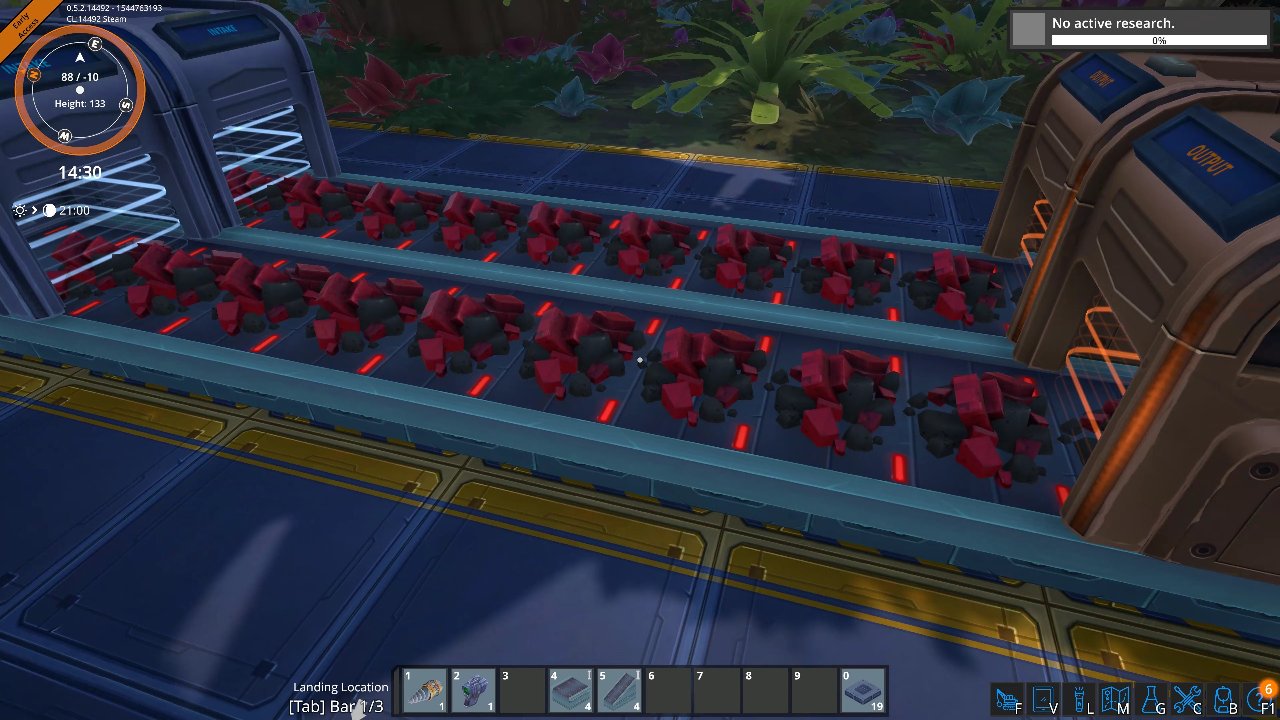Image resolution: width=1280 pixels, height=720 pixels.
Task: Expand the chevron next to the daylight icon
Action: [x=33, y=210]
